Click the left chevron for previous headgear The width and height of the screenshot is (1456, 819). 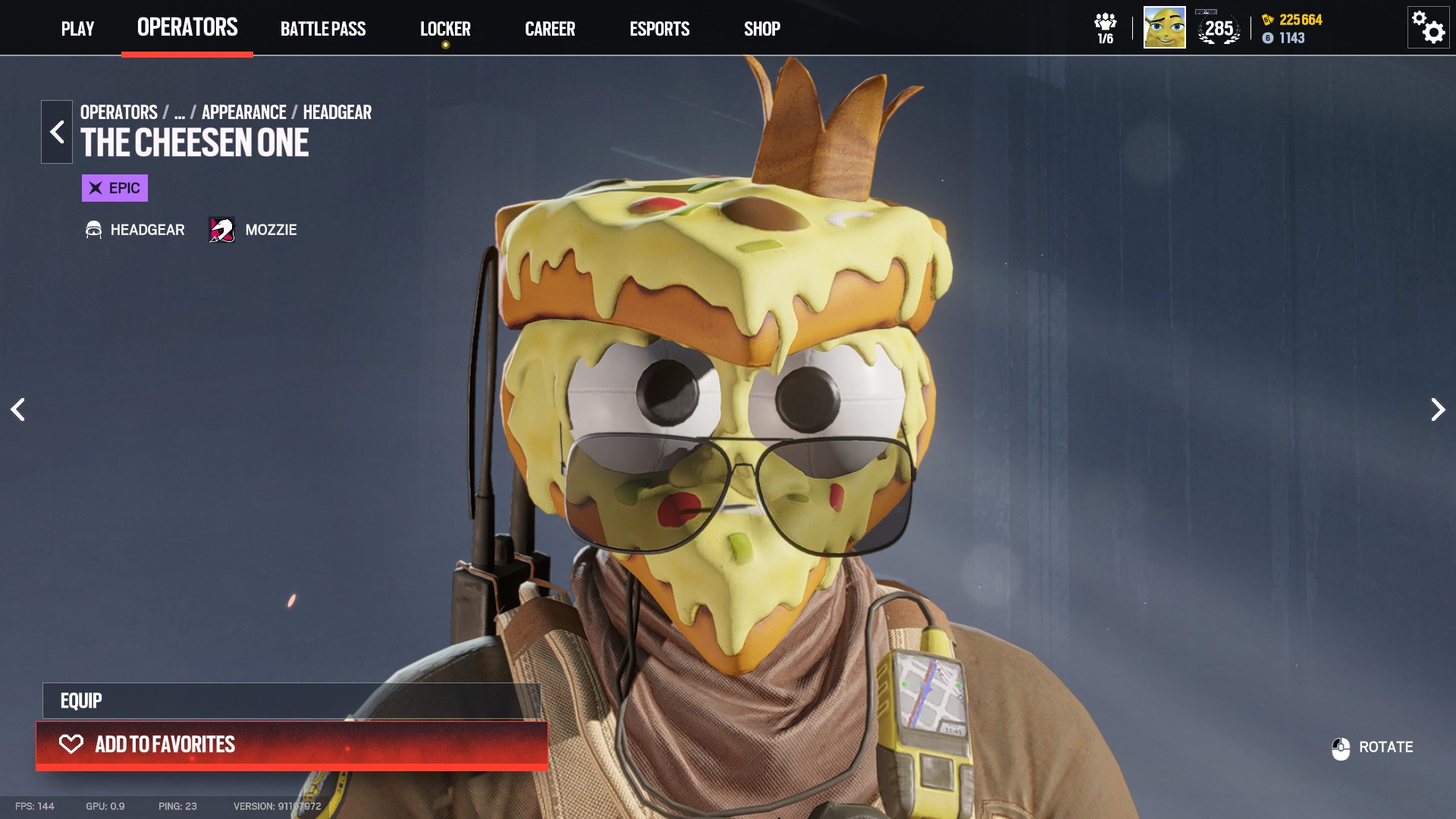click(x=18, y=409)
